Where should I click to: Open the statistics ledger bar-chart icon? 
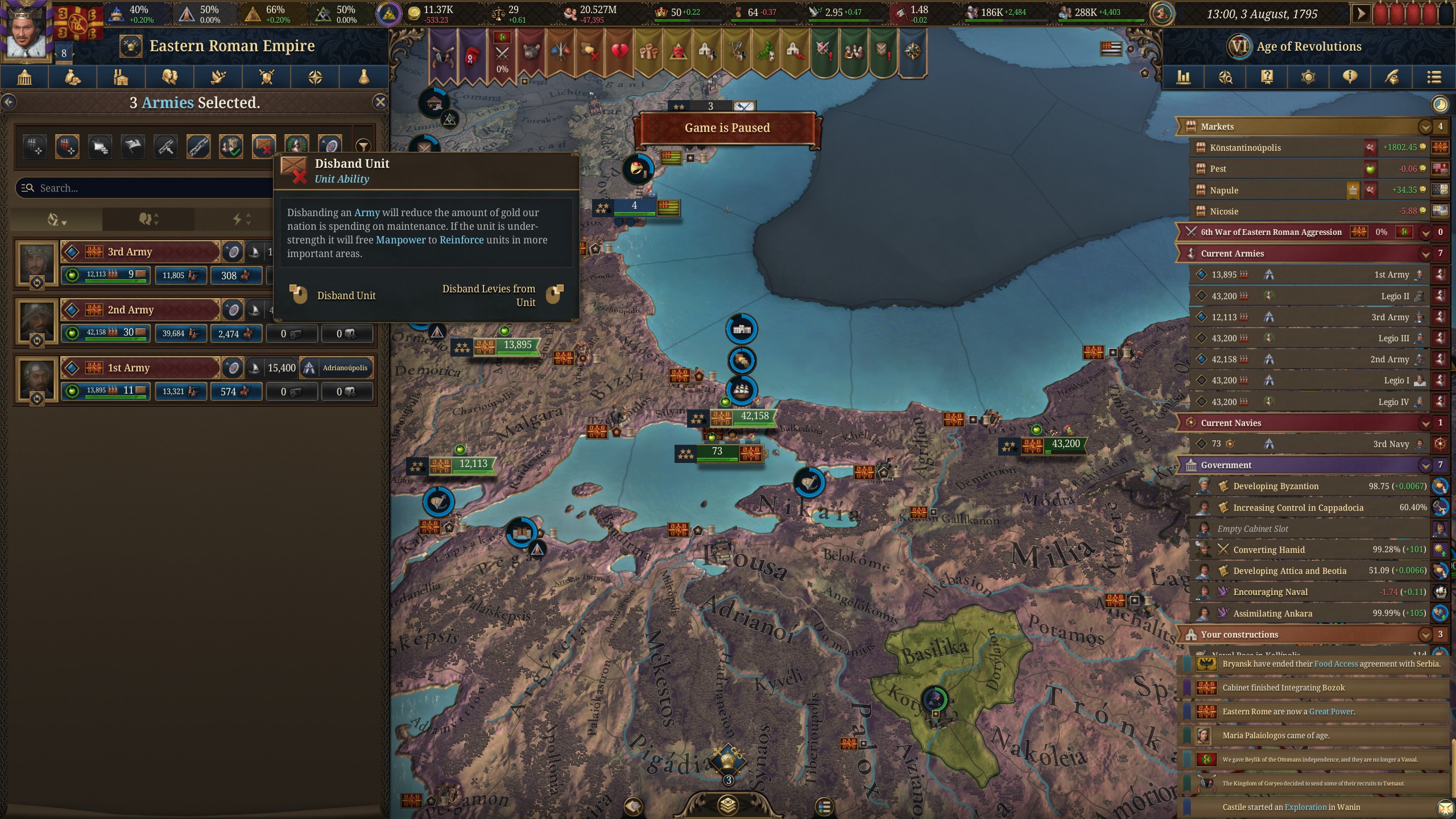point(1185,77)
